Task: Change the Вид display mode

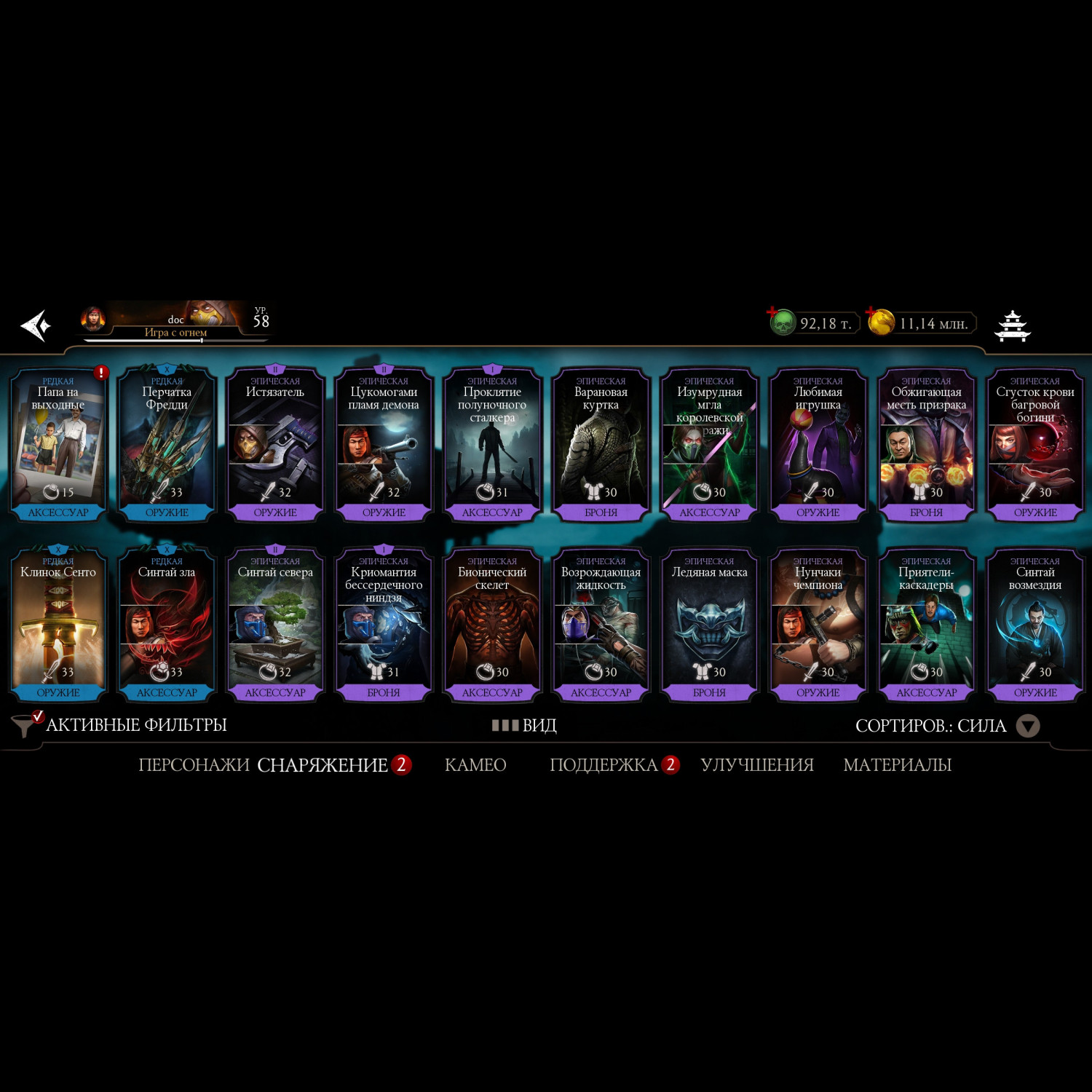Action: (x=525, y=725)
